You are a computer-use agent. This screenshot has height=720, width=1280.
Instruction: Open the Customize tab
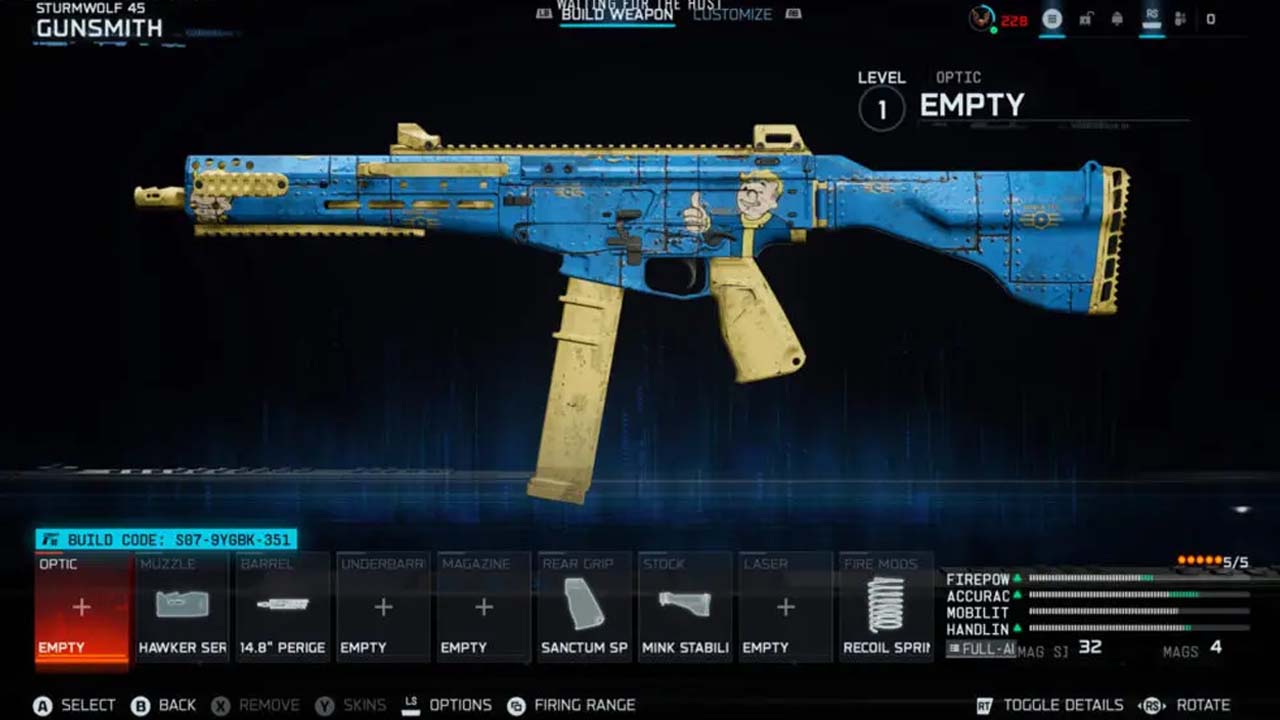732,15
